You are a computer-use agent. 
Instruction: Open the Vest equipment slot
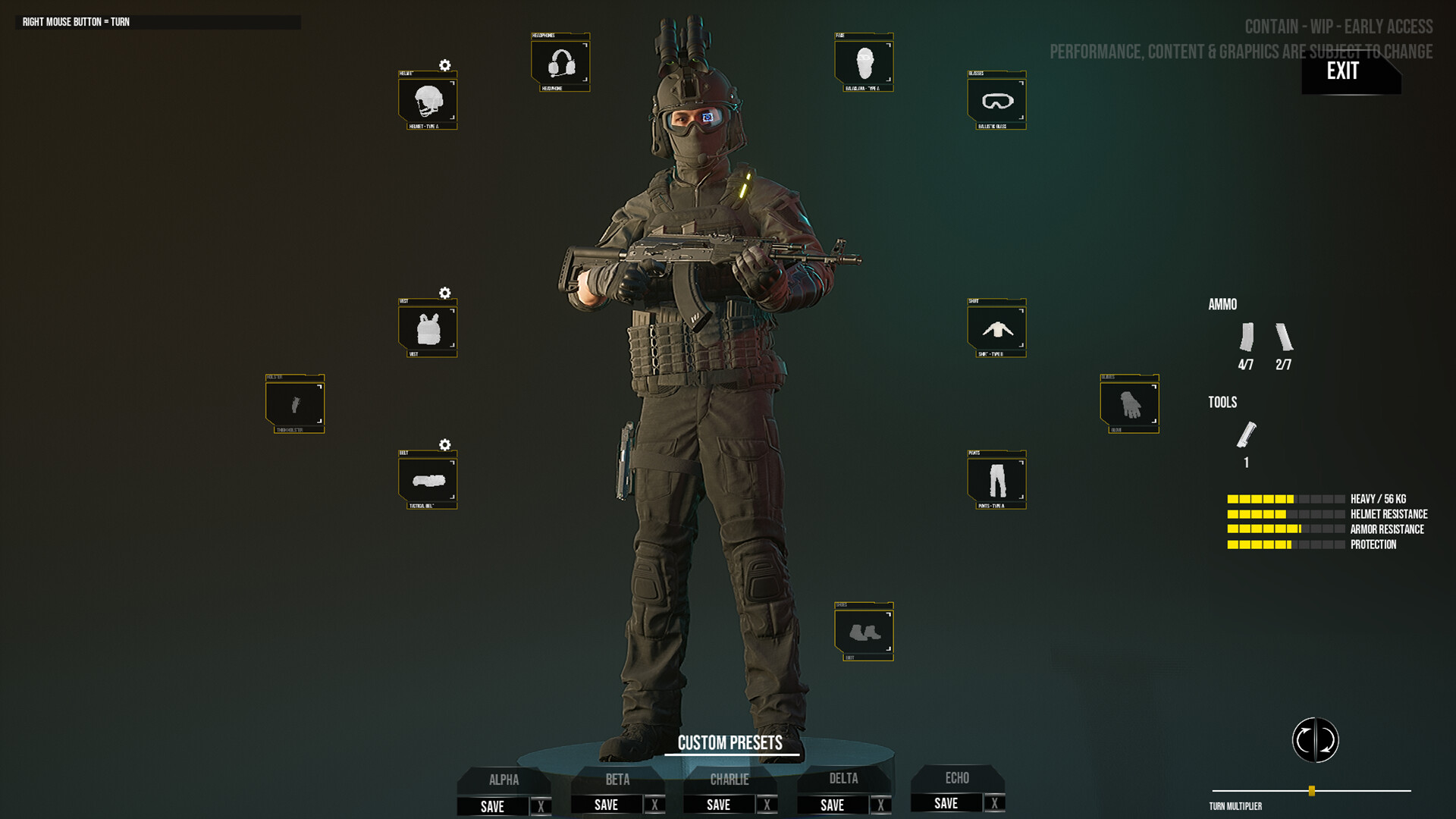tap(427, 328)
